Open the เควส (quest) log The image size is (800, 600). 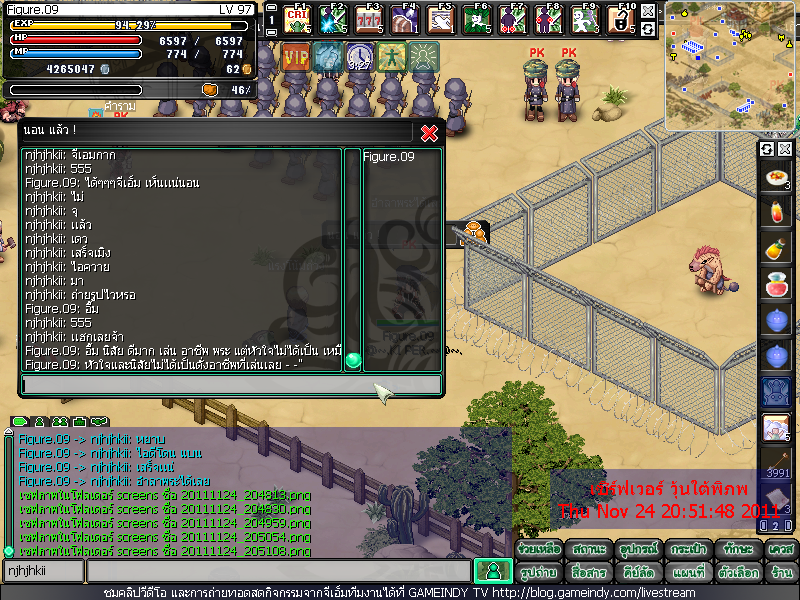(x=781, y=549)
